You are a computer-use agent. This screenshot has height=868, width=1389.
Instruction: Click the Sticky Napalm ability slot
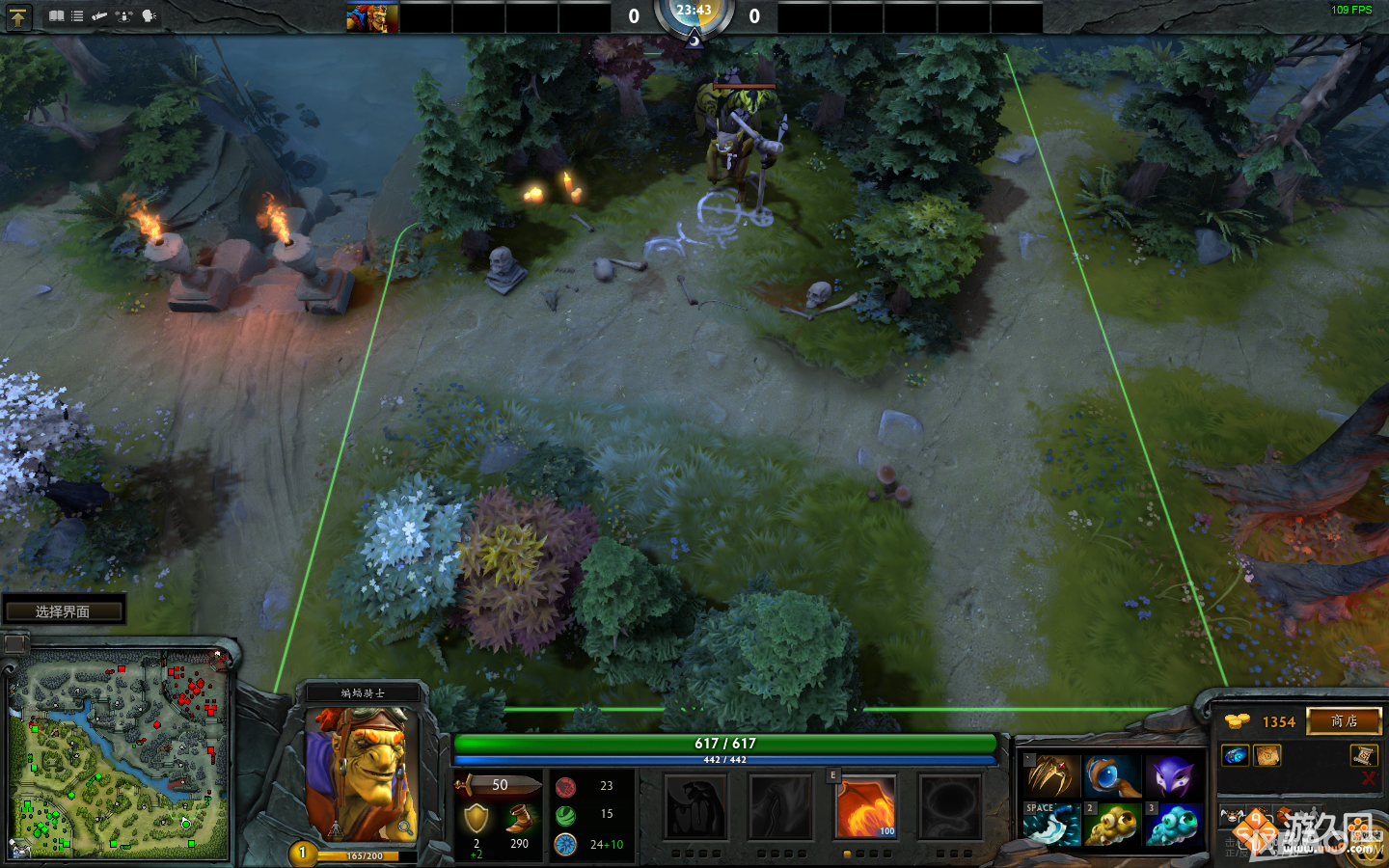695,806
